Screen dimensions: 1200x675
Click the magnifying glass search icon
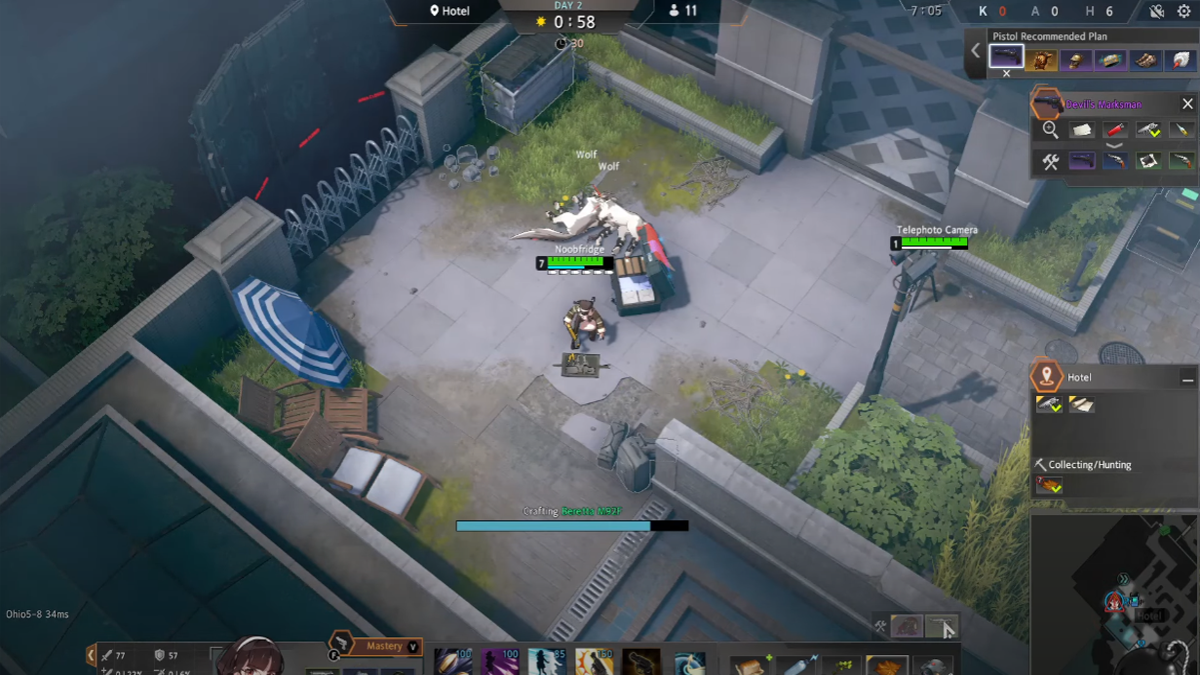[1050, 130]
